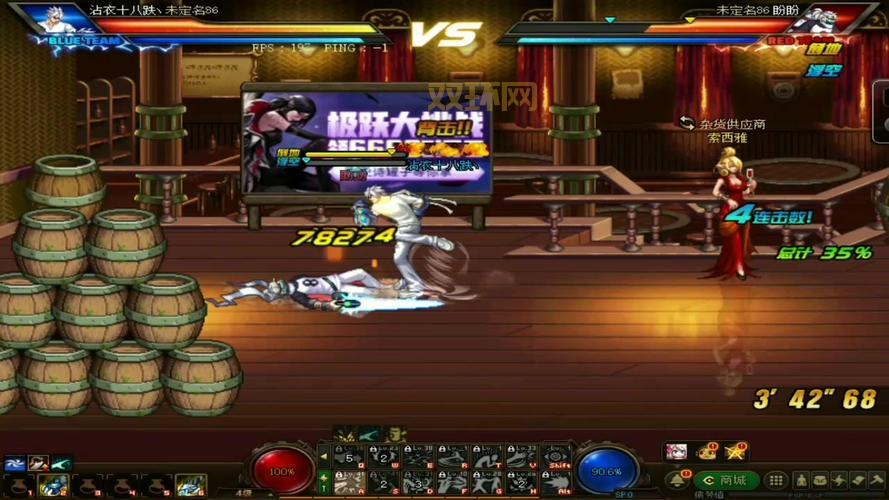Click the skill bar left arrow toggle

324,457
